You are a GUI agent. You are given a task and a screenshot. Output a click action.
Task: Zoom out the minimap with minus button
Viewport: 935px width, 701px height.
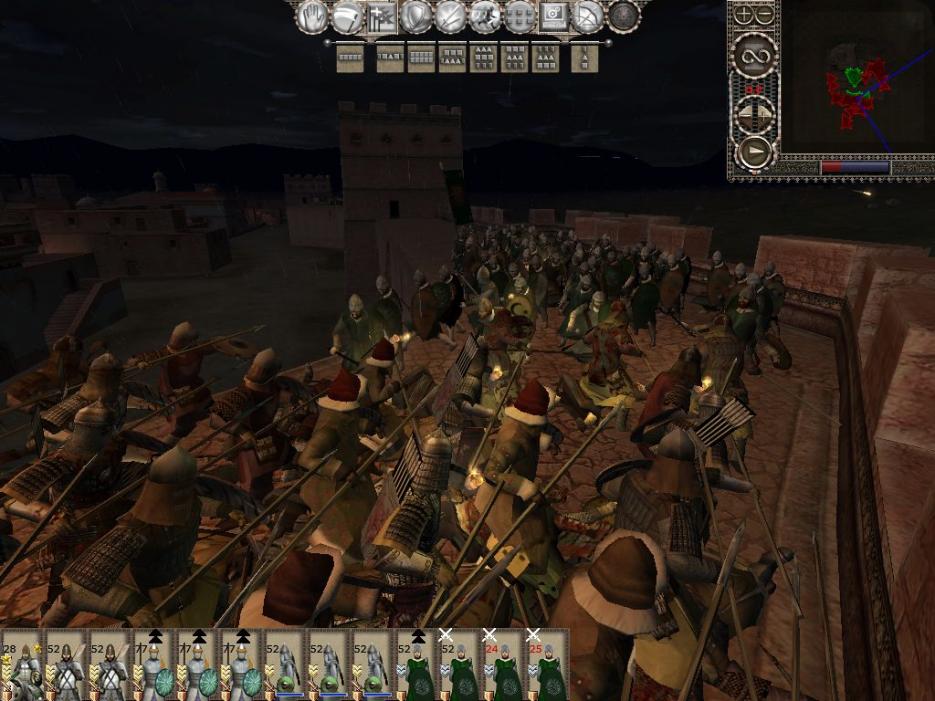click(x=765, y=15)
